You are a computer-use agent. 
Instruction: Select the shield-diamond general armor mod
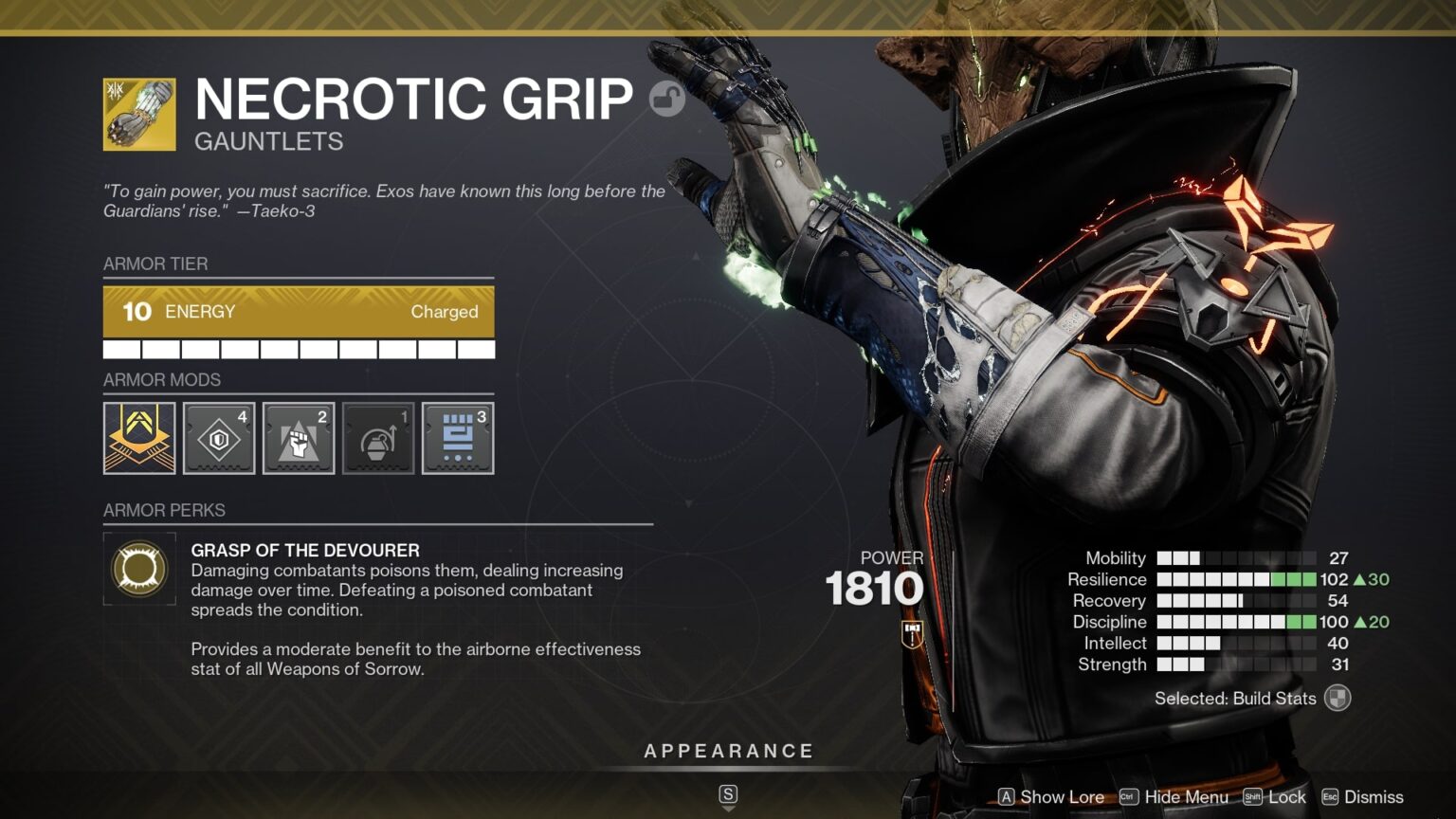[219, 437]
